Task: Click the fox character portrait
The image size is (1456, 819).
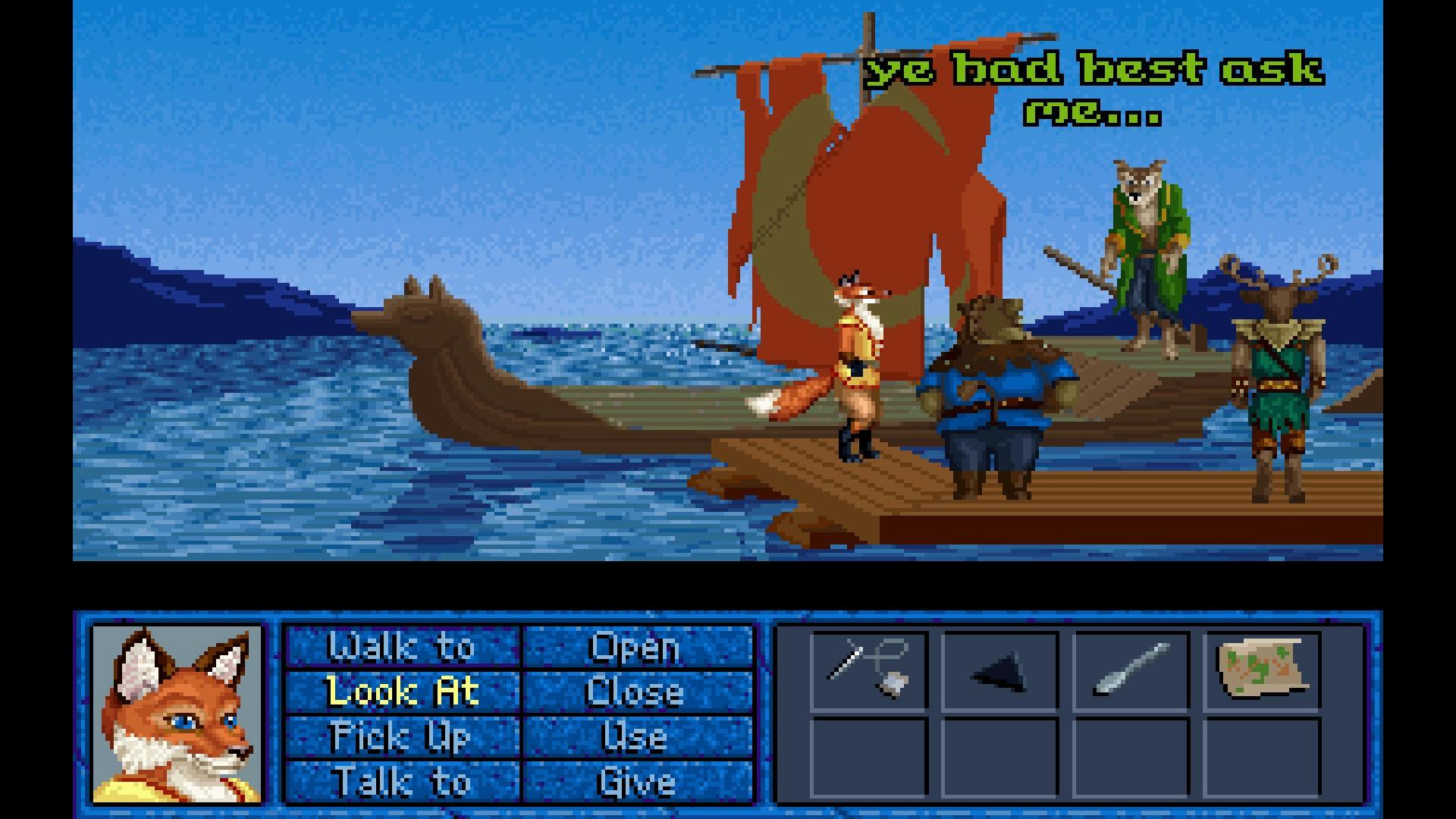Action: 177,714
